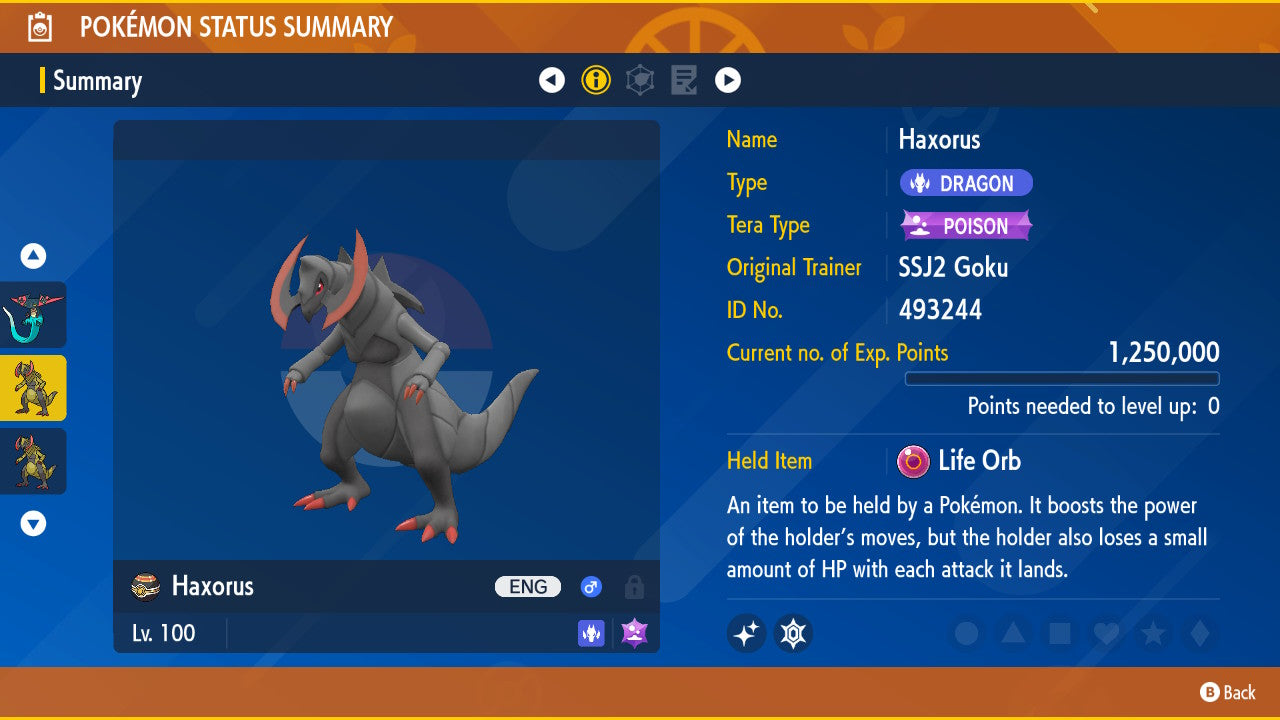Go to the next summary page arrow
Image resolution: width=1280 pixels, height=720 pixels.
click(x=728, y=80)
